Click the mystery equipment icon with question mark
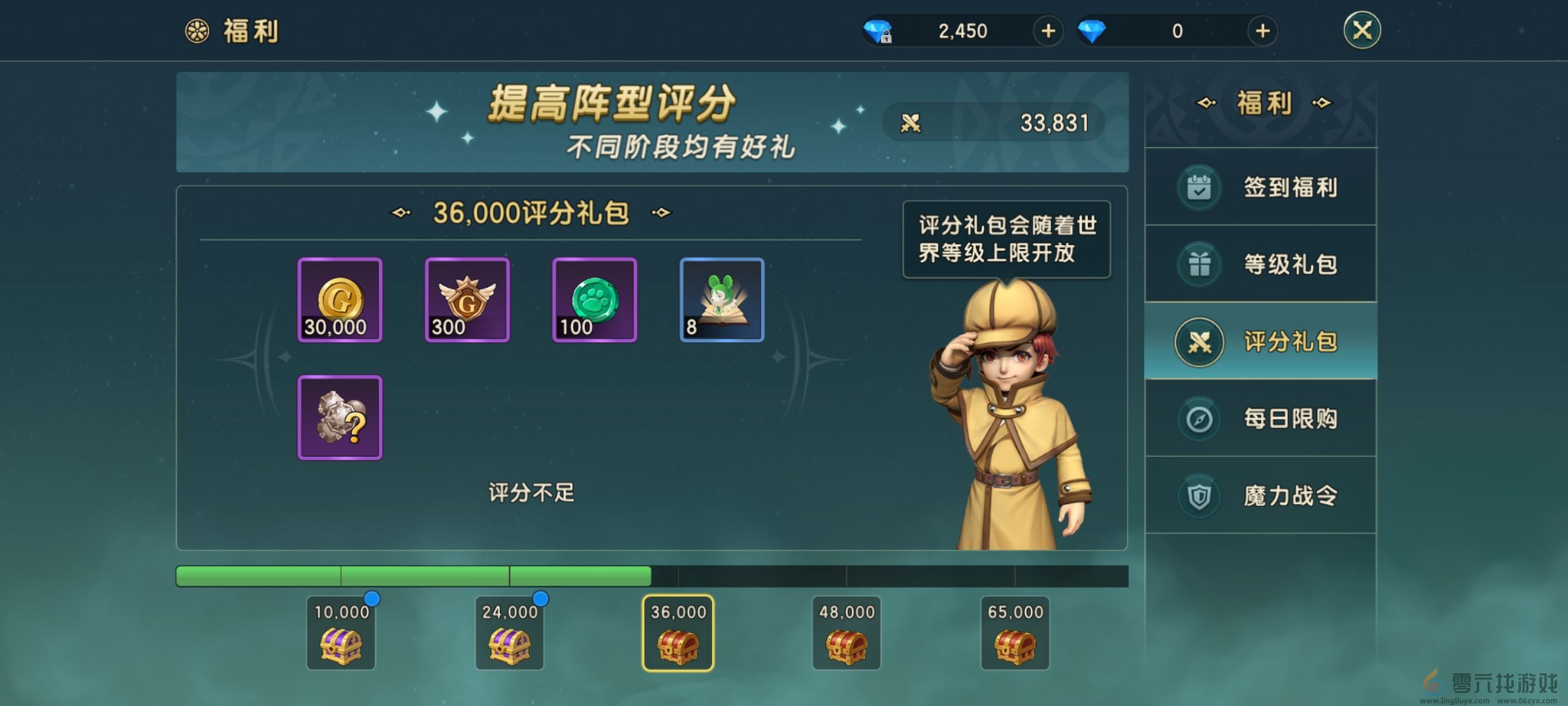Image resolution: width=1568 pixels, height=706 pixels. point(339,416)
